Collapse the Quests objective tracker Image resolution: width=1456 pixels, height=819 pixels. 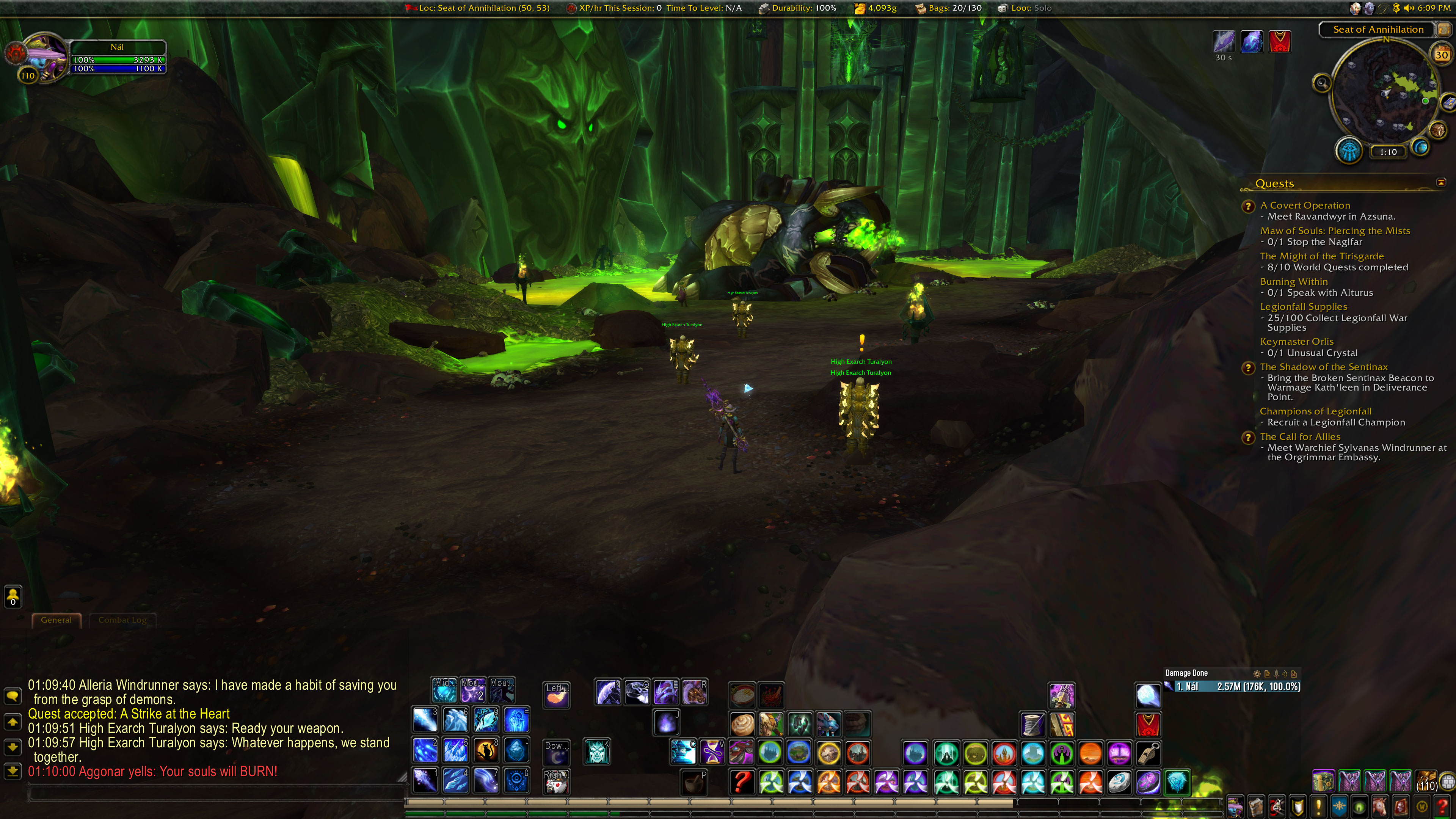click(x=1441, y=182)
